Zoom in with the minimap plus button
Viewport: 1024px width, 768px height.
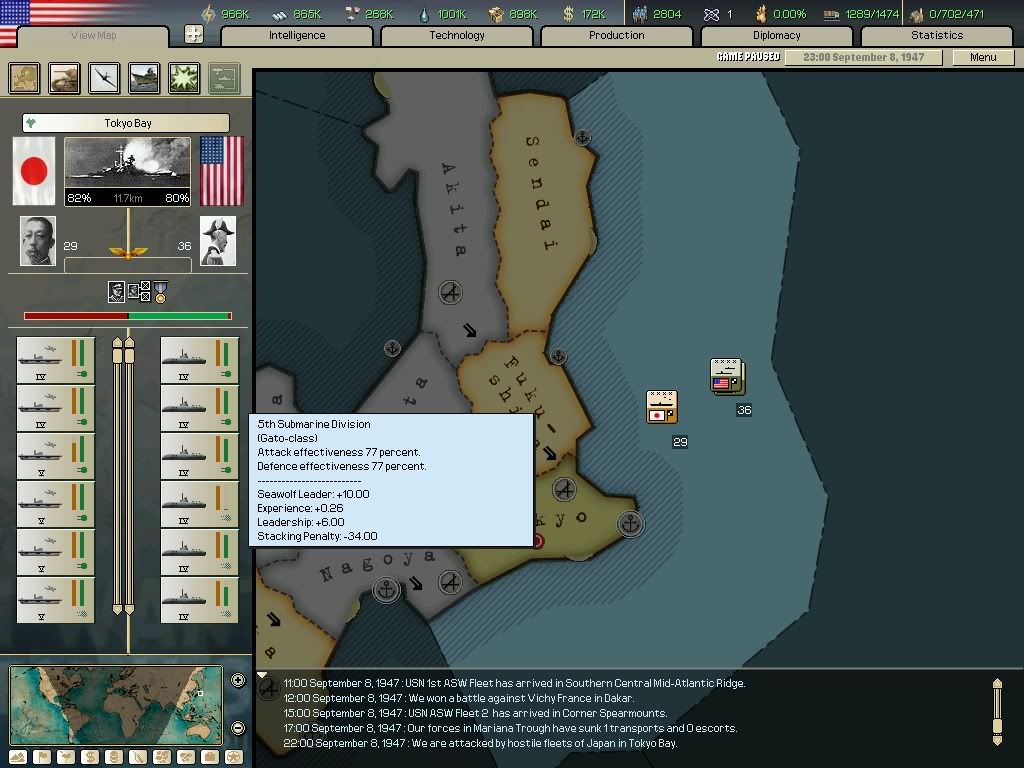[x=238, y=681]
